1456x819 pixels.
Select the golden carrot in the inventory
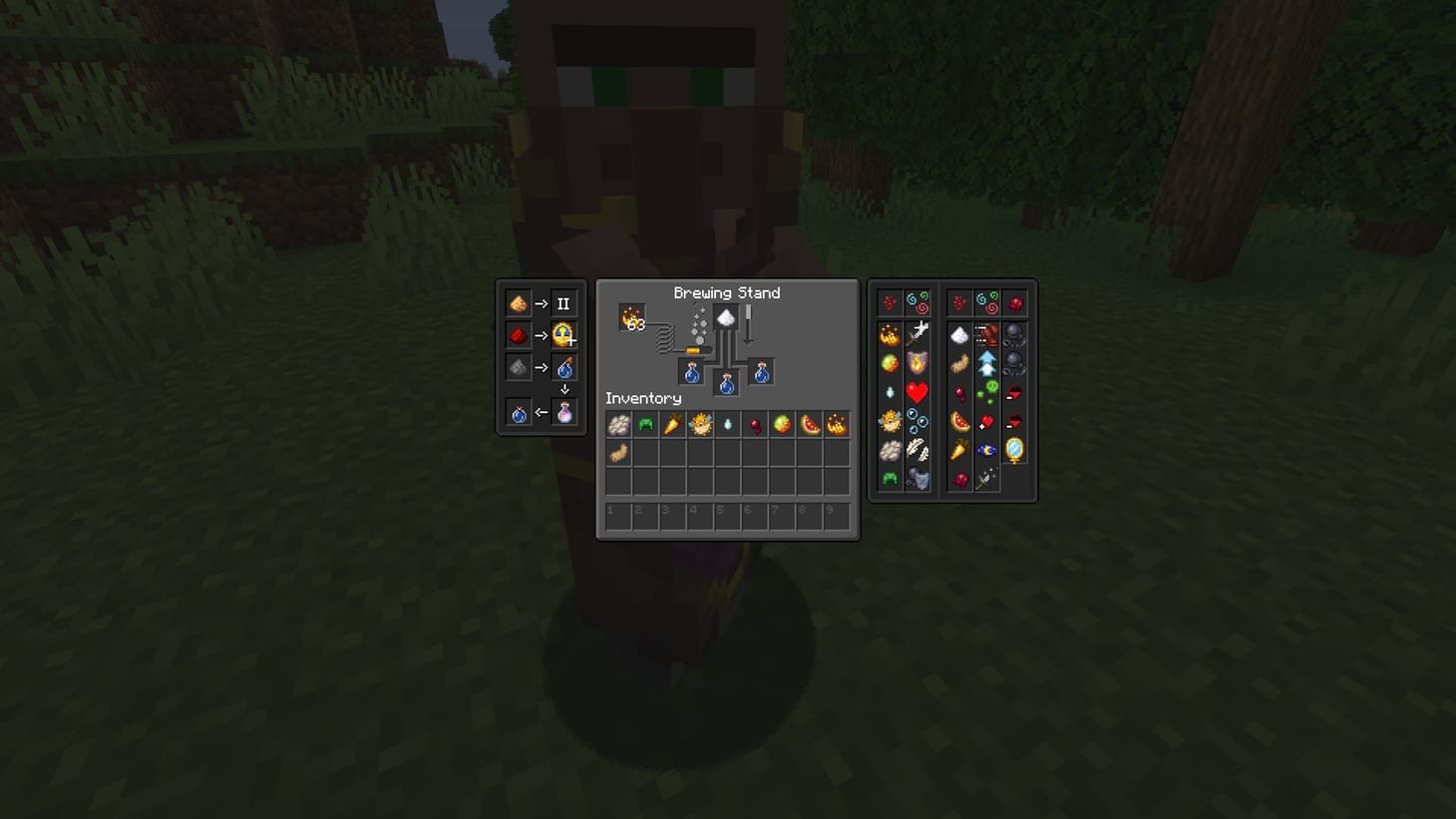[672, 425]
